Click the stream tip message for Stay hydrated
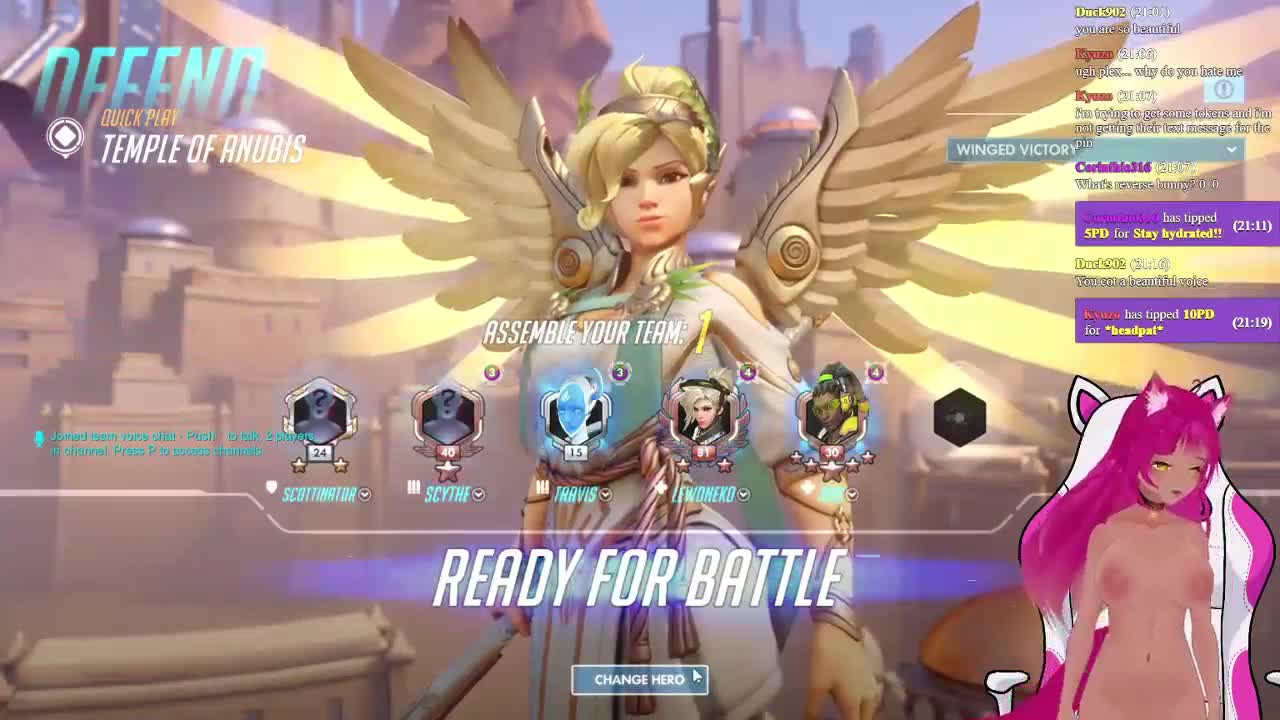This screenshot has width=1280, height=720. click(1176, 225)
